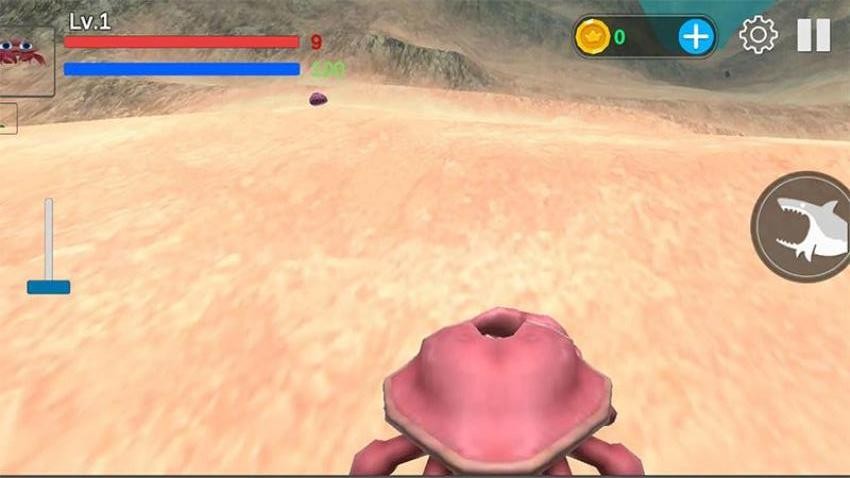Tap the blue plus to add coins
This screenshot has height=478, width=850.
[x=696, y=37]
